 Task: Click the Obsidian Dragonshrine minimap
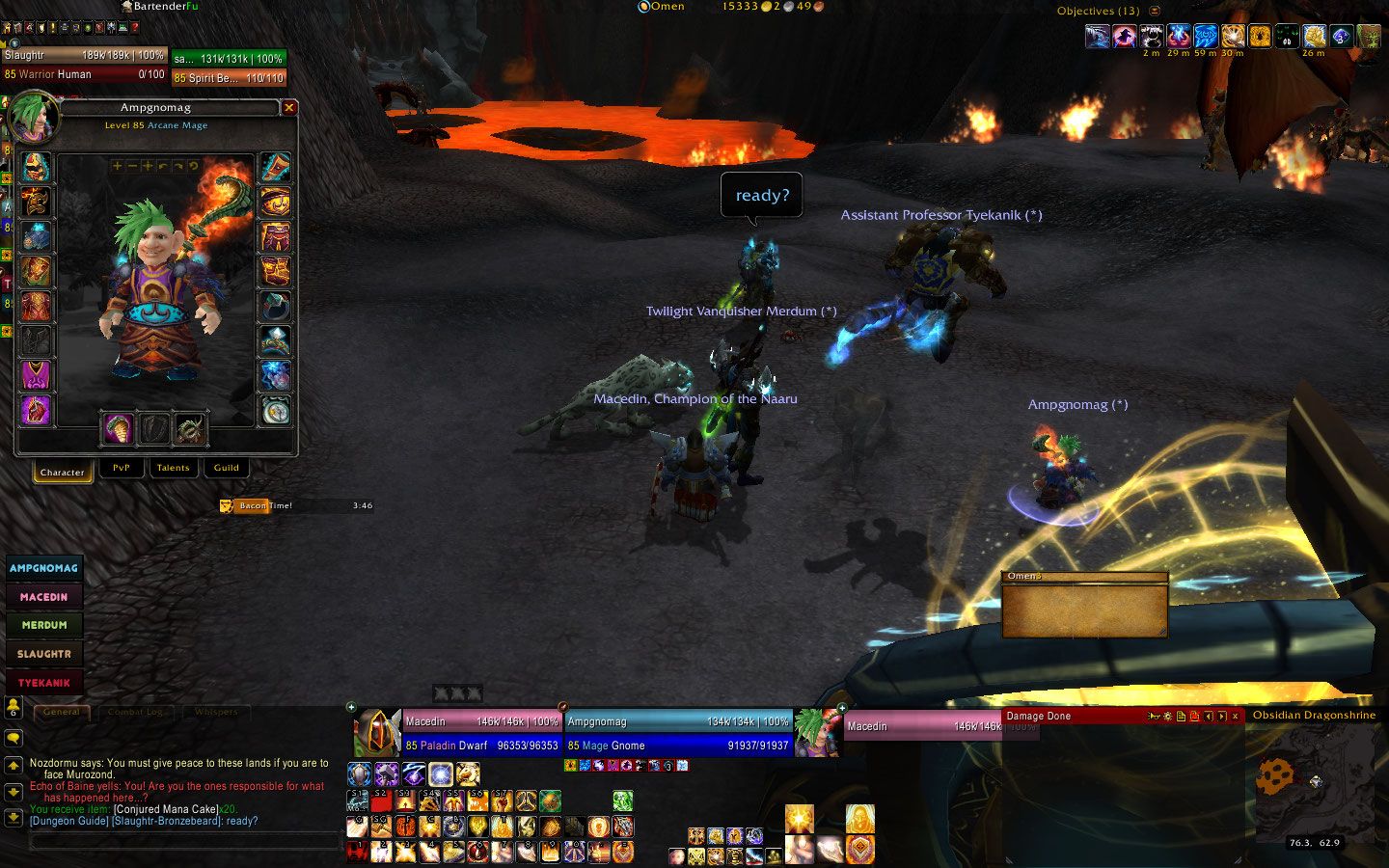pyautogui.click(x=1312, y=786)
